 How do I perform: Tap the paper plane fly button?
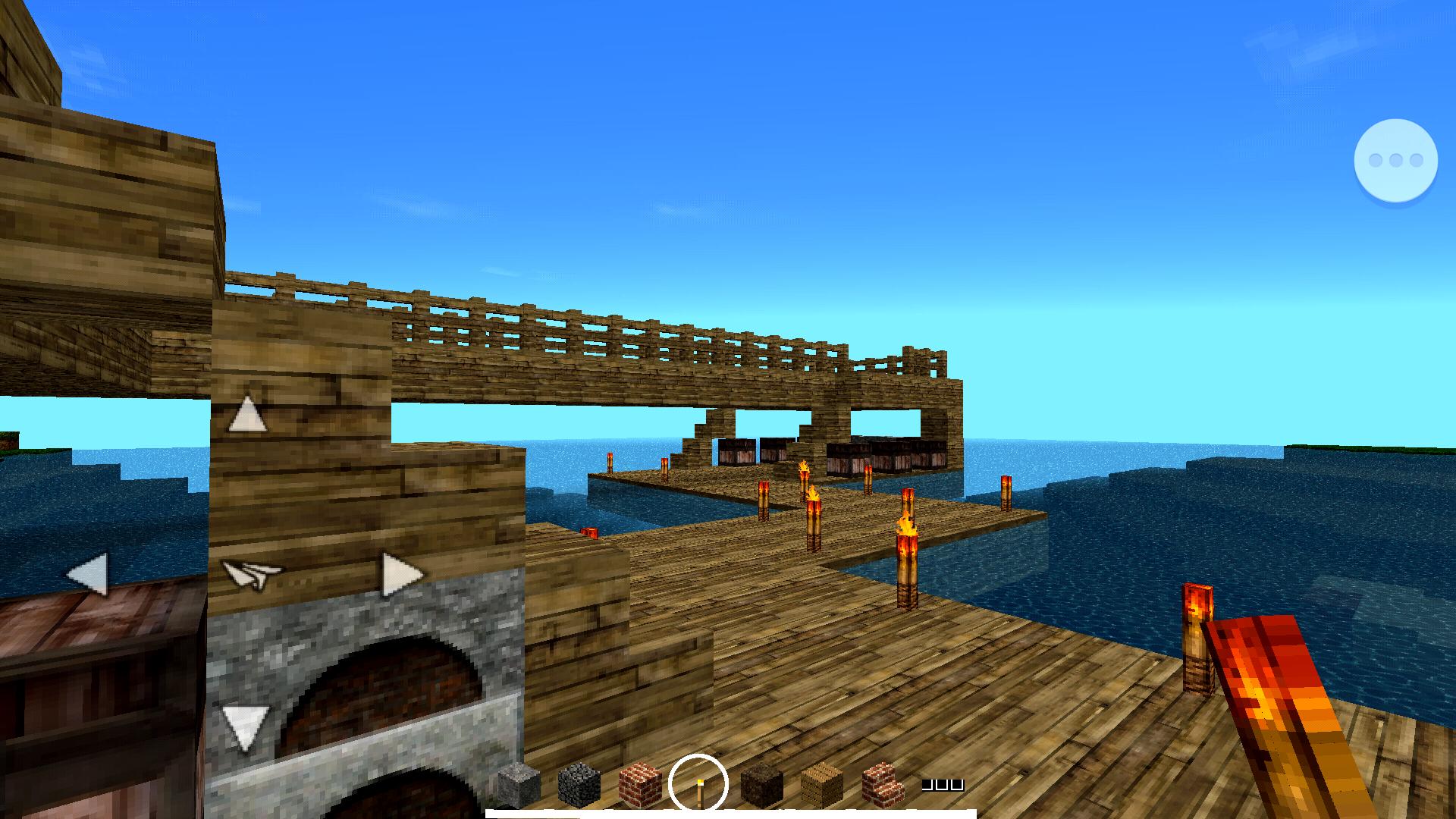coord(250,573)
